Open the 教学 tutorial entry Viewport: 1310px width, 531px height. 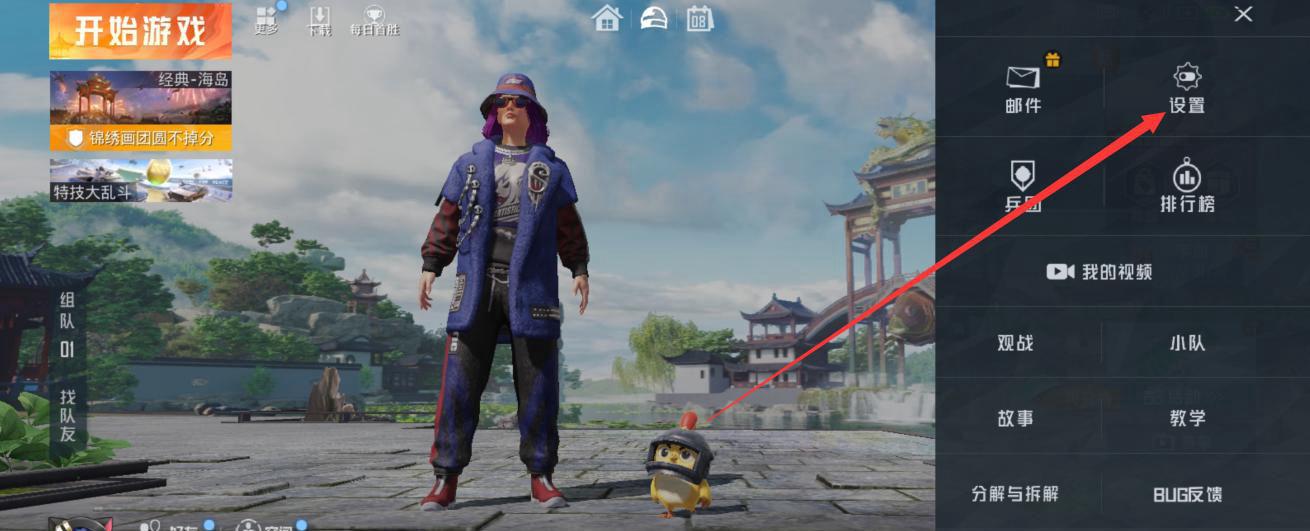coord(1187,418)
